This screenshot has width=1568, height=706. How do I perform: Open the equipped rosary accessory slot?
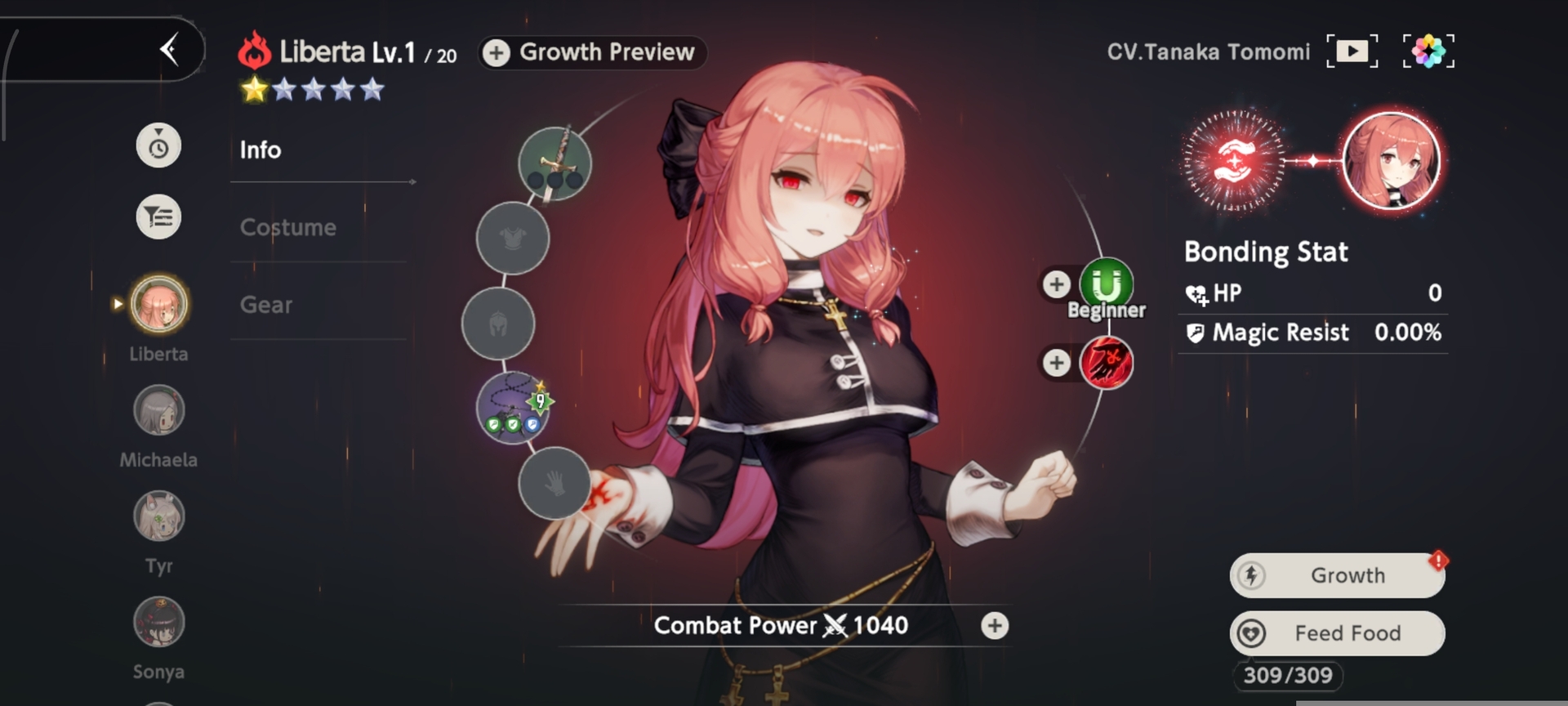513,408
